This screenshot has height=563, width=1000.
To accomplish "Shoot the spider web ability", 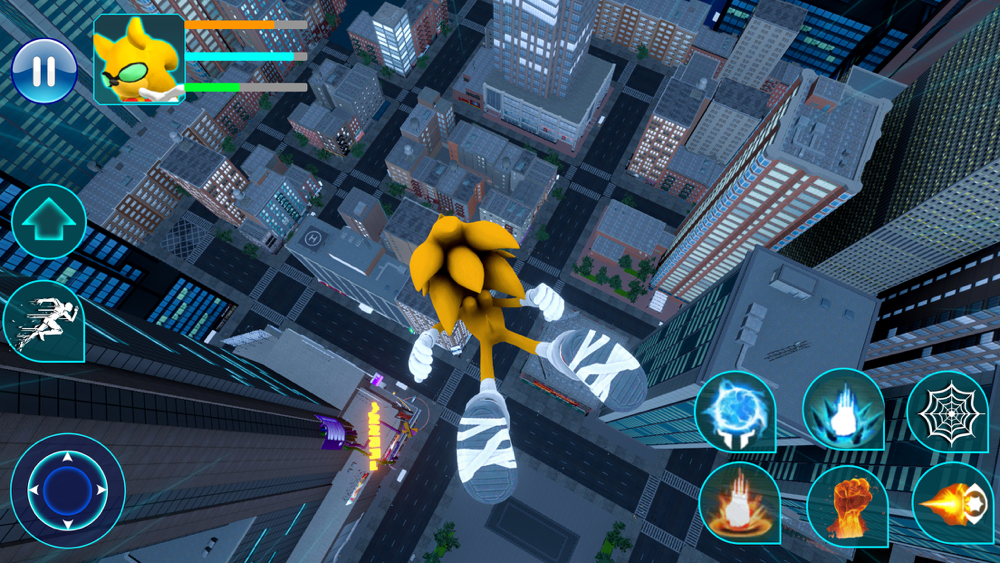I will [x=946, y=410].
